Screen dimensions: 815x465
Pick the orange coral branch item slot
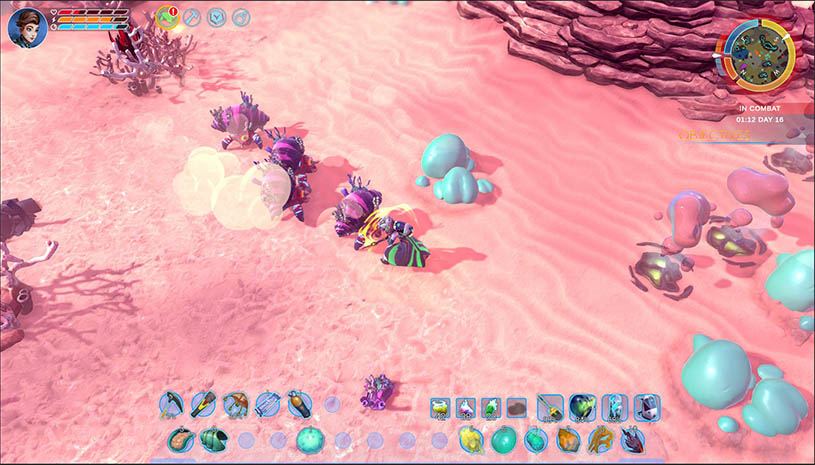click(x=599, y=439)
